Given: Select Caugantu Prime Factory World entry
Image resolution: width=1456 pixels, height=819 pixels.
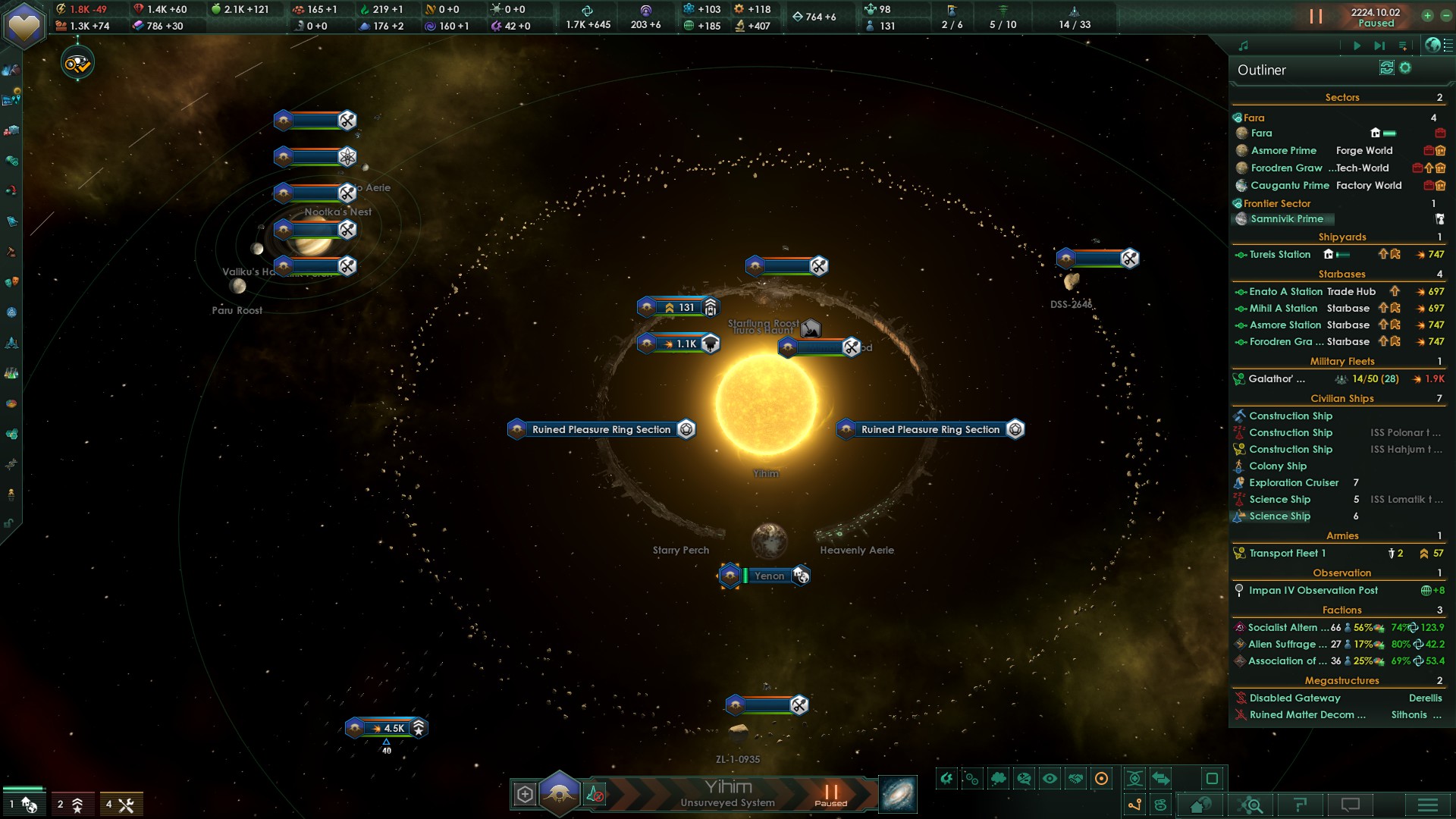Looking at the screenshot, I should [1289, 185].
